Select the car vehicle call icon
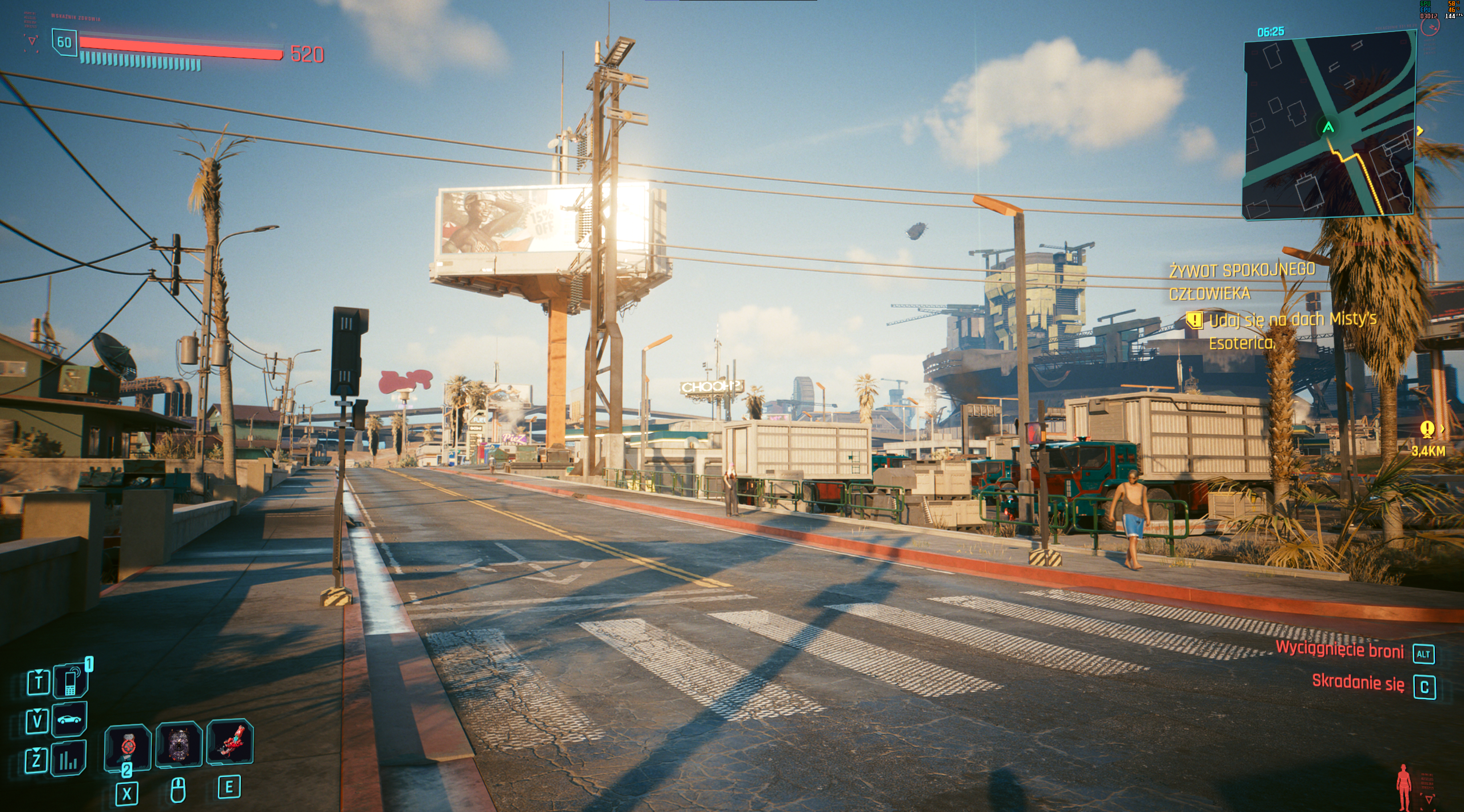The height and width of the screenshot is (812, 1464). click(70, 719)
